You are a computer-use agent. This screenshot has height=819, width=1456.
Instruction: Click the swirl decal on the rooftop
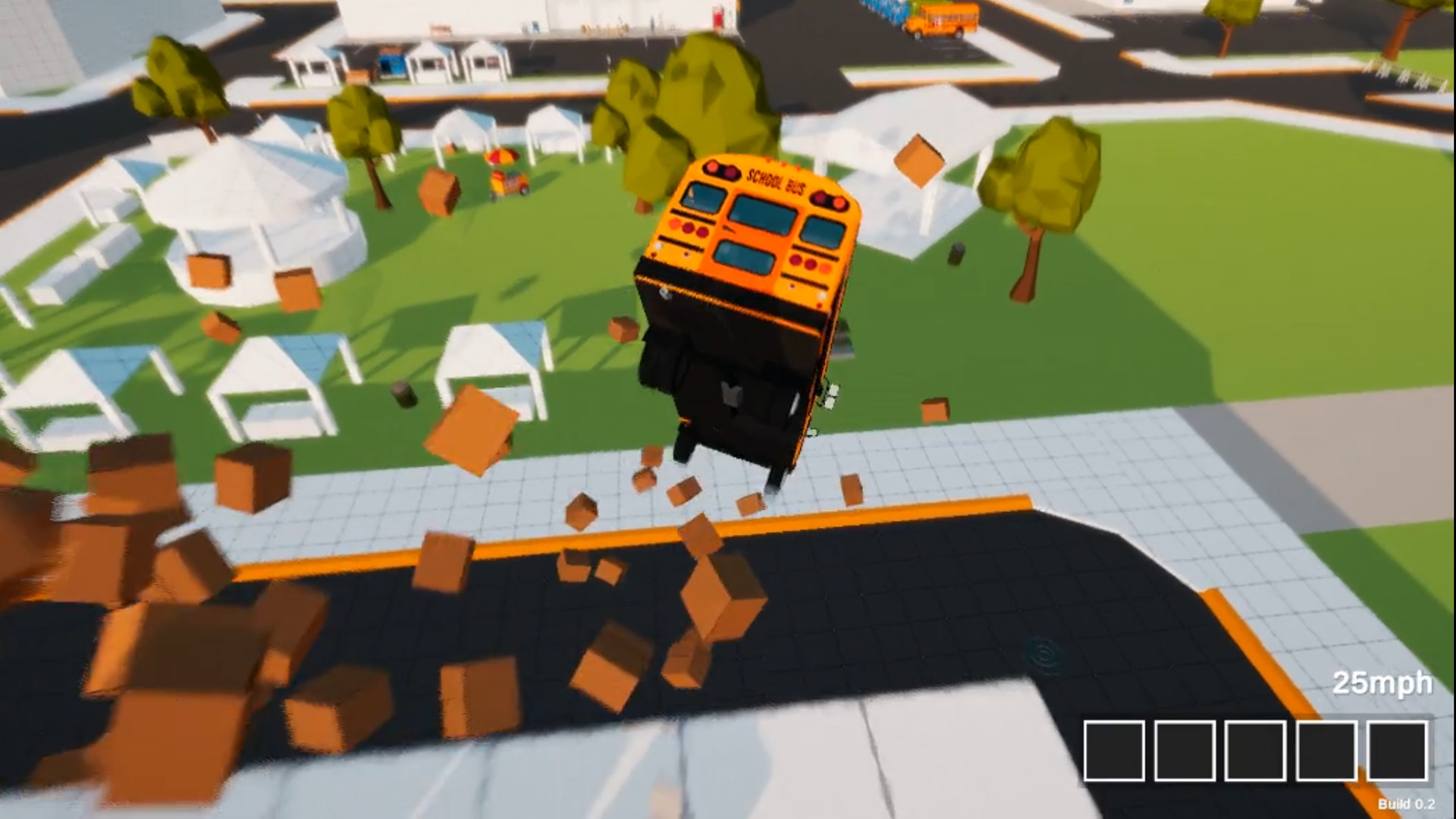pos(1044,652)
